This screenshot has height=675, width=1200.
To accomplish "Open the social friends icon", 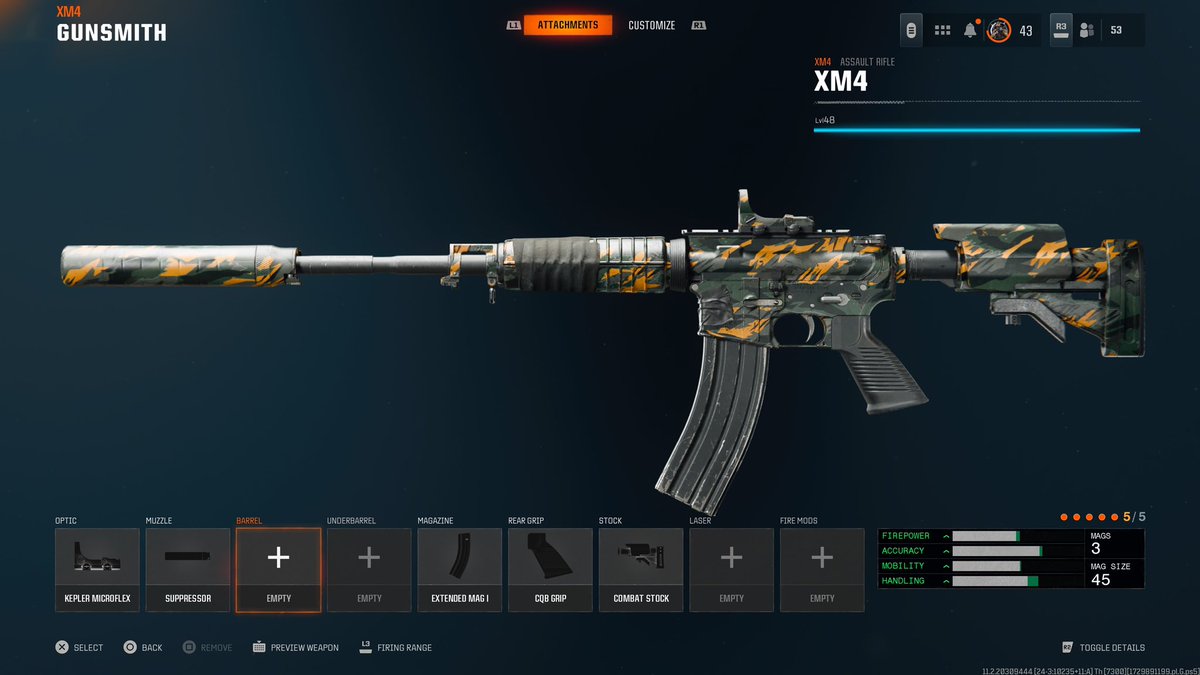I will click(1088, 30).
